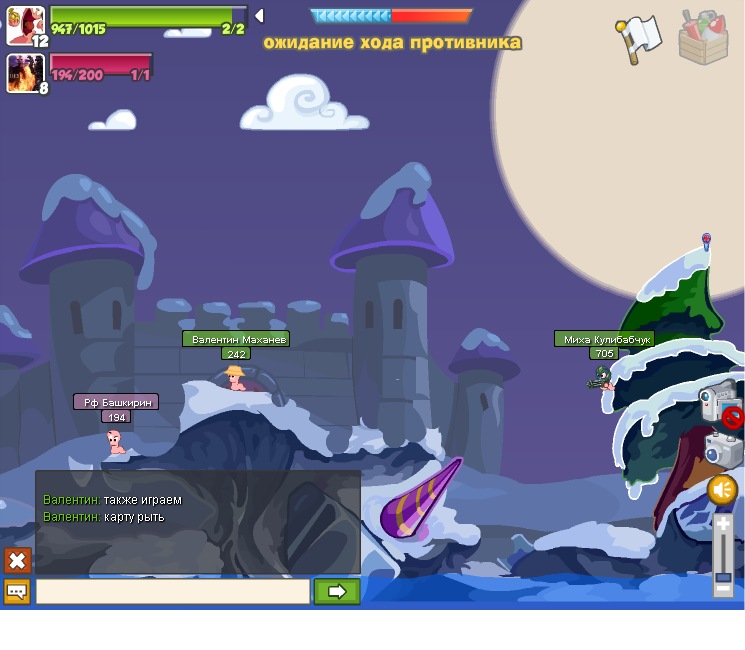Click the white surrender flag icon
Image resolution: width=745 pixels, height=650 pixels.
pos(637,37)
